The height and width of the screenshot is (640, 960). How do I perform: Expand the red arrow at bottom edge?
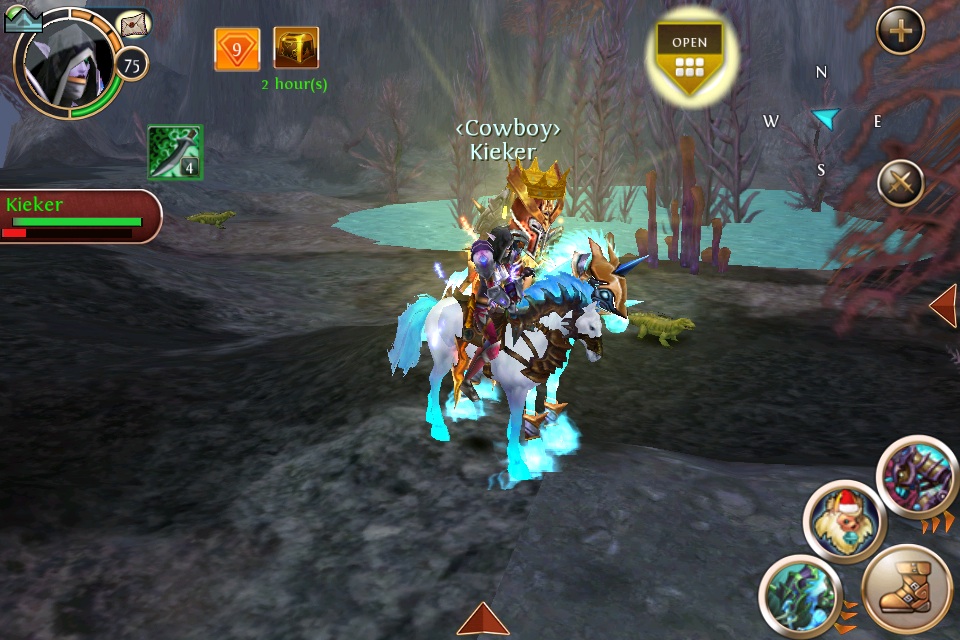[x=484, y=620]
